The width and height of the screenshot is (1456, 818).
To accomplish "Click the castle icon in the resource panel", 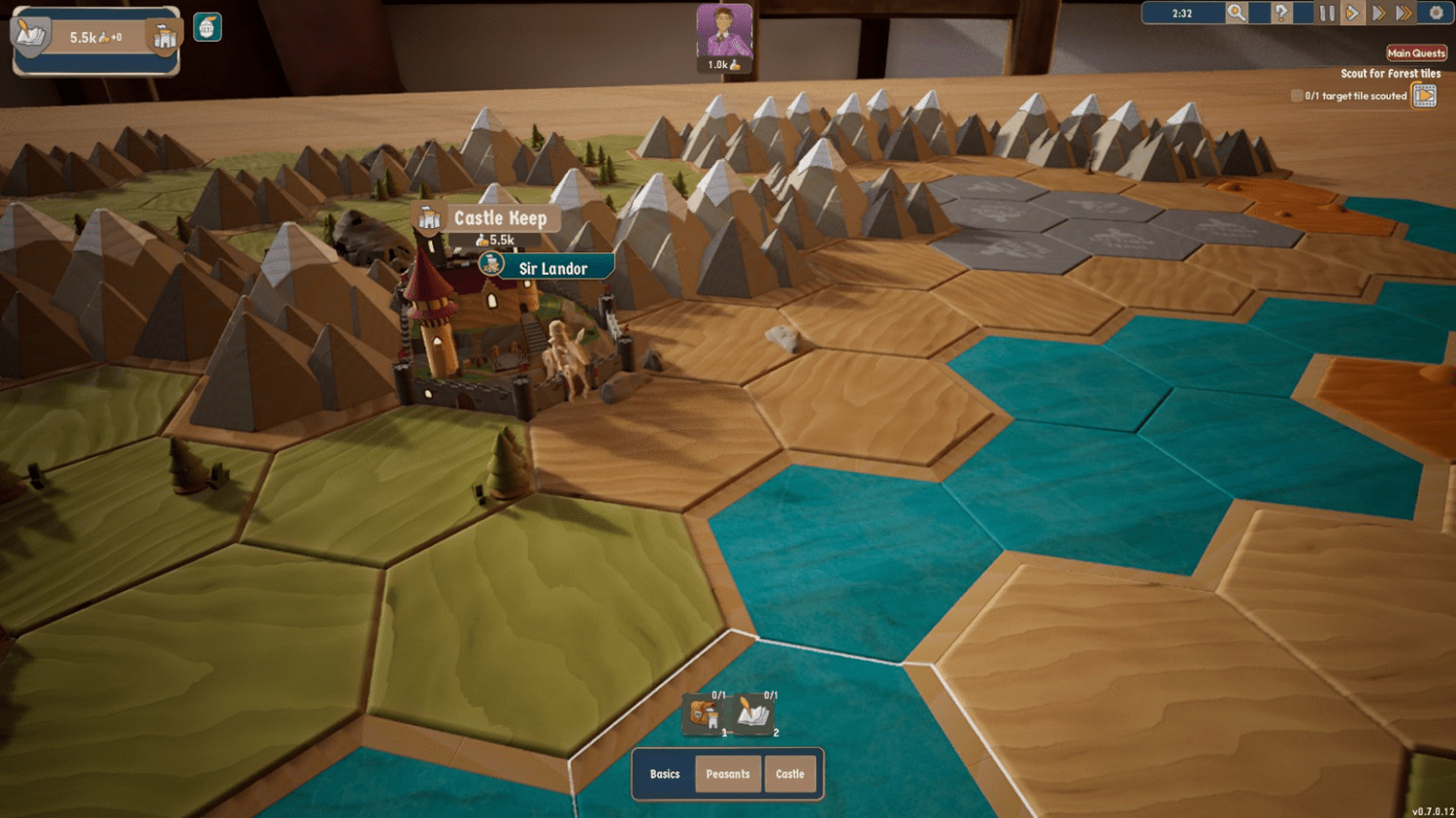I will click(165, 38).
